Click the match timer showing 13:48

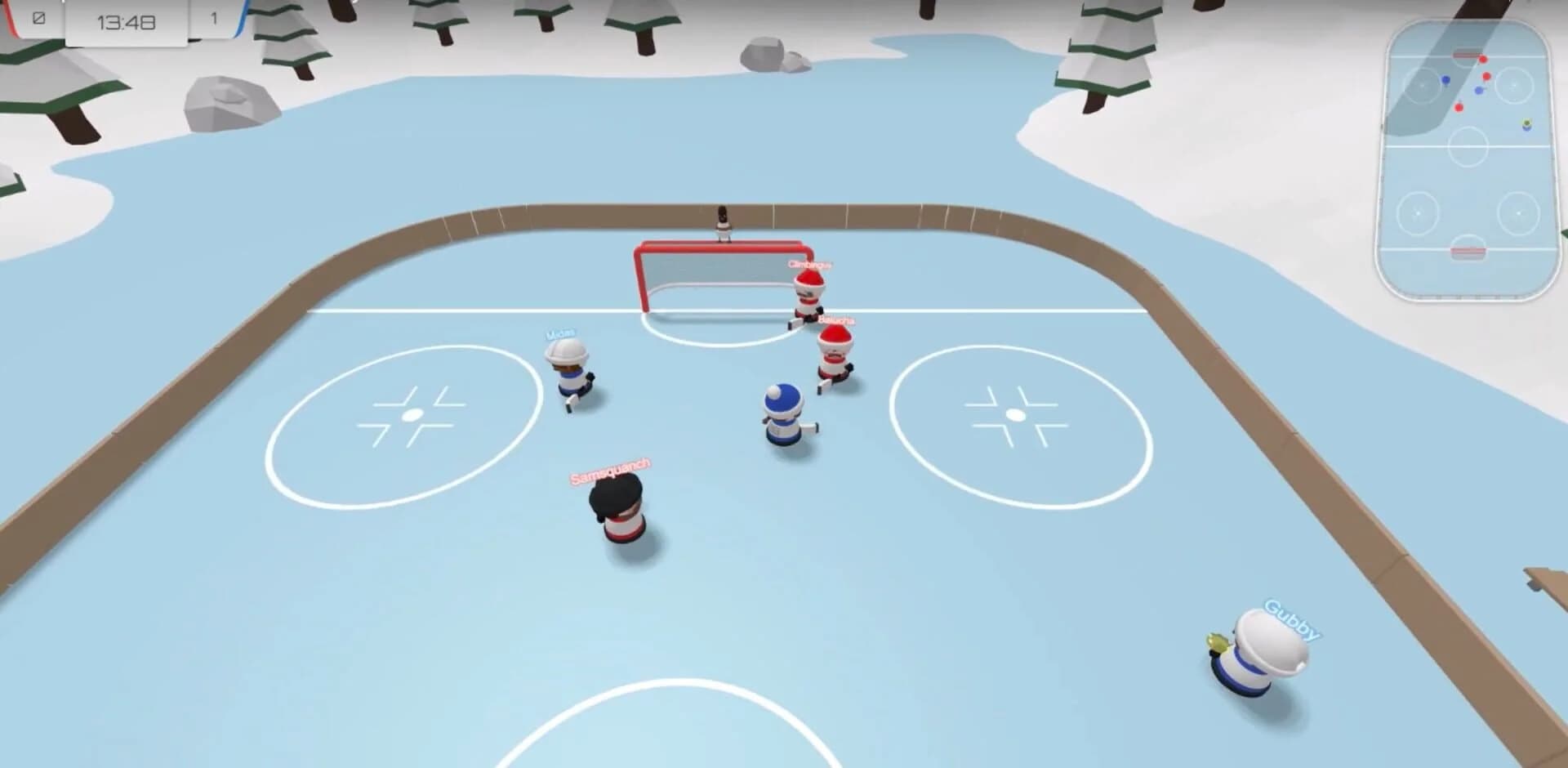click(127, 22)
